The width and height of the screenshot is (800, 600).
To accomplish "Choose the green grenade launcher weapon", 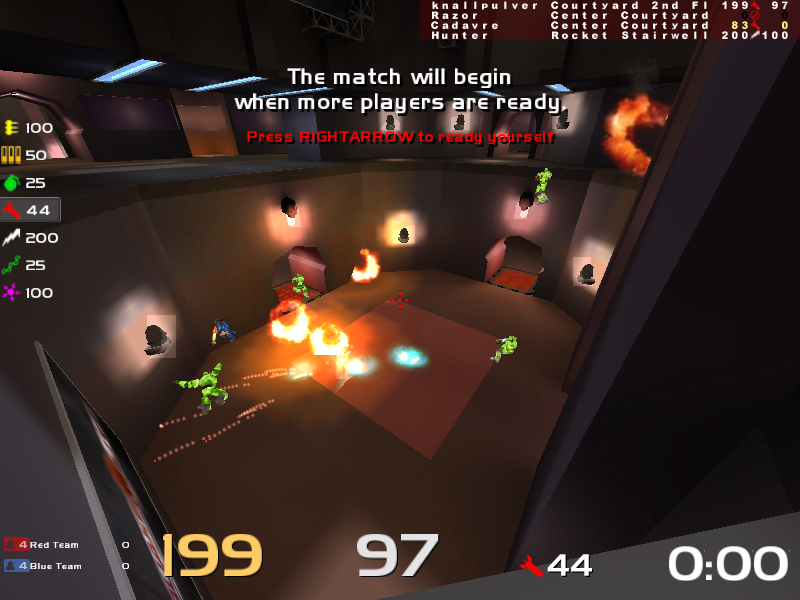I will click(x=29, y=183).
